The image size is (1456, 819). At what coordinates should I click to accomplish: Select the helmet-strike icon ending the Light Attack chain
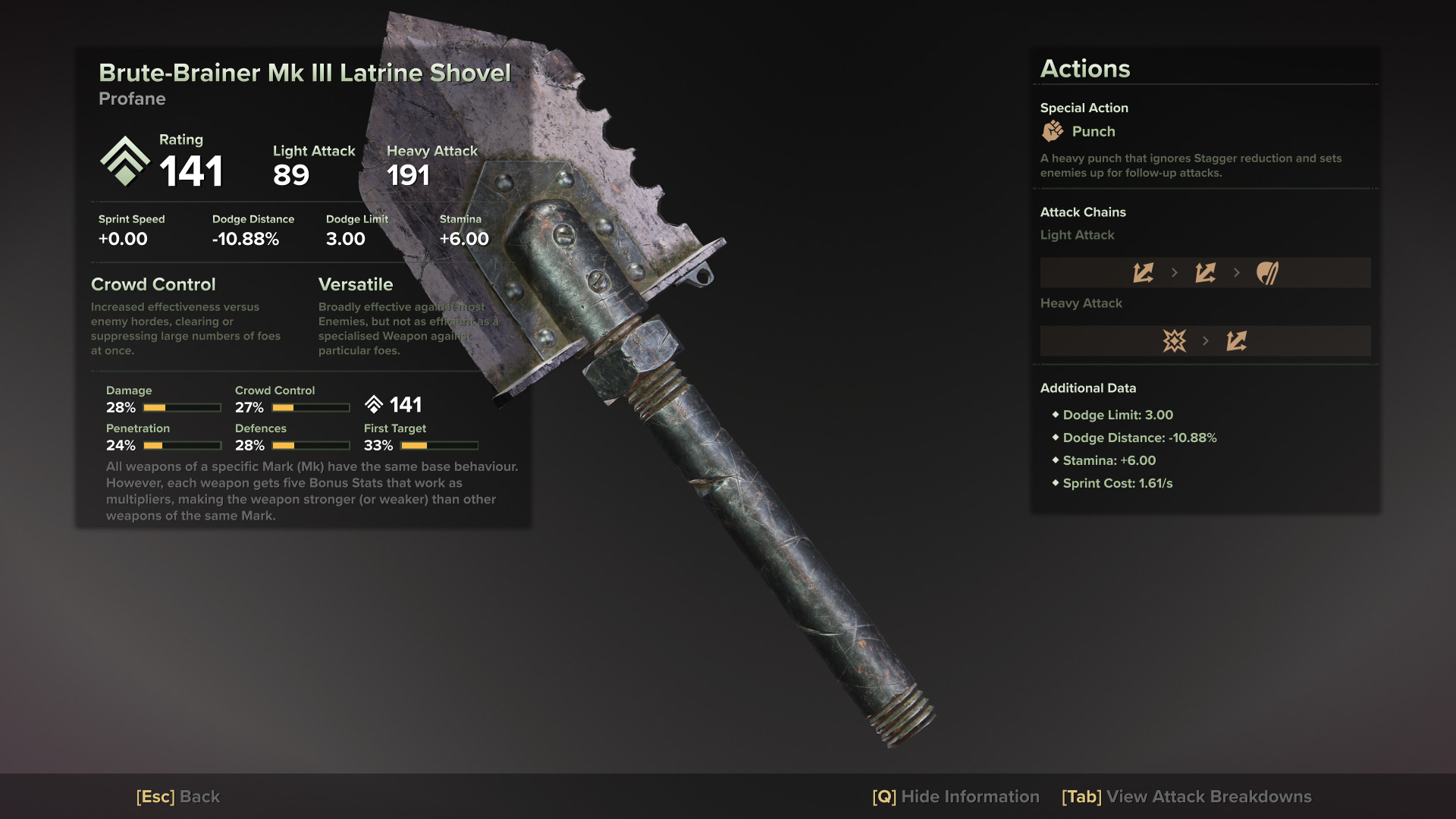[x=1267, y=272]
